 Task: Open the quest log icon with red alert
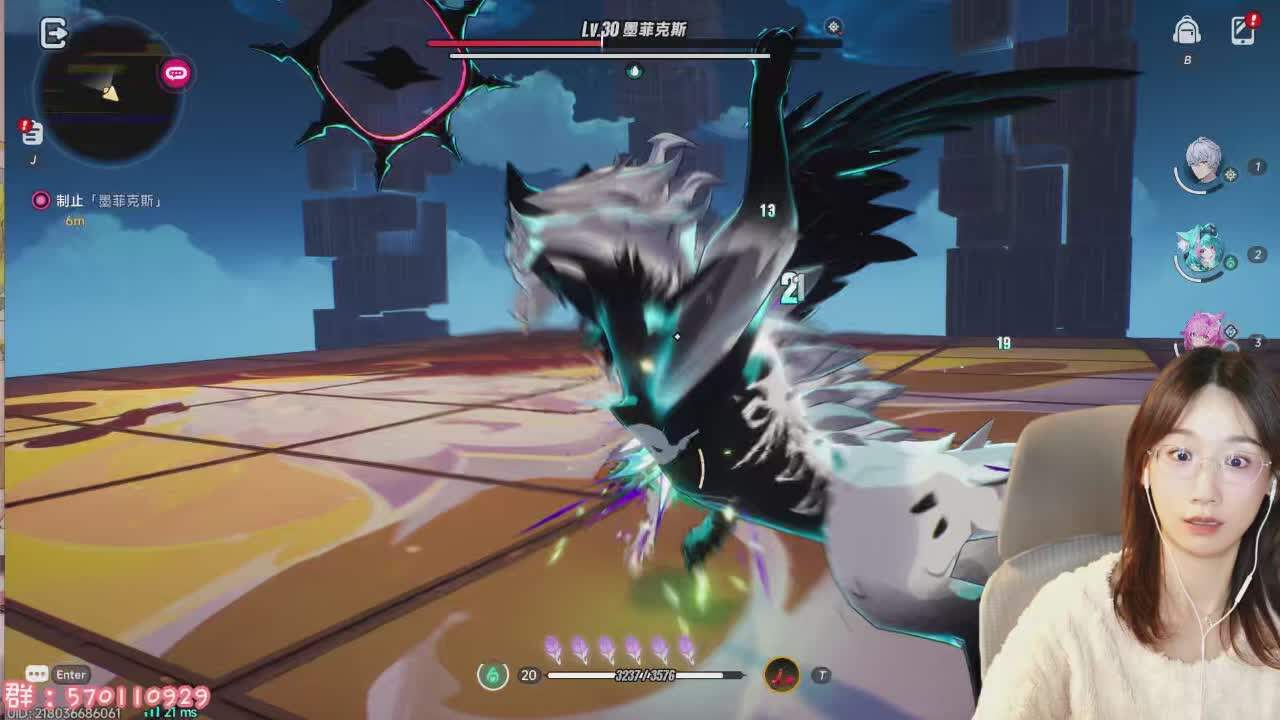tap(32, 133)
